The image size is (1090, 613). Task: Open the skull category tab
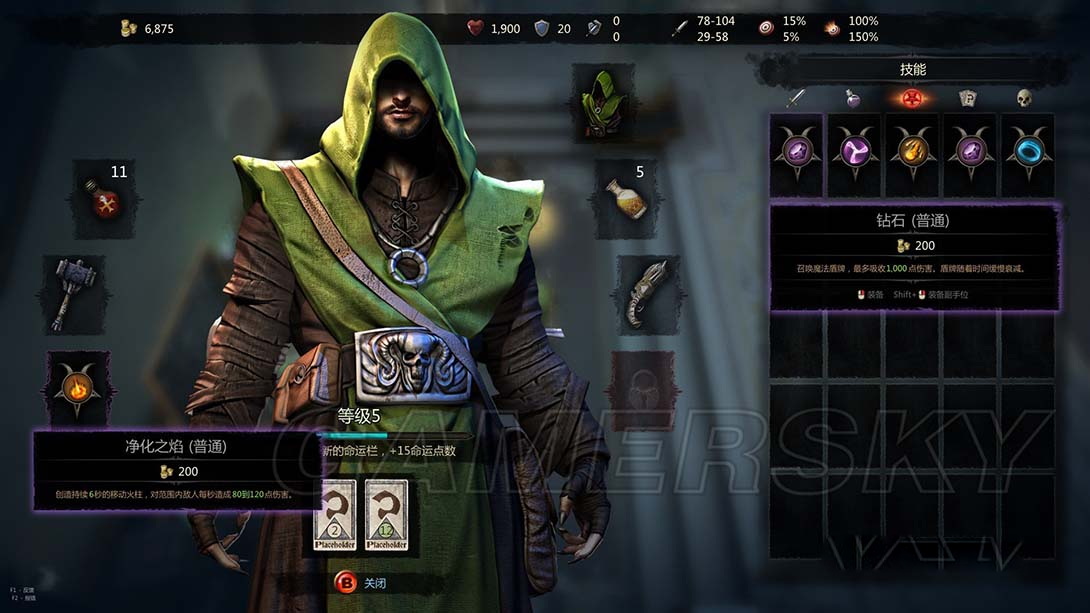pyautogui.click(x=1023, y=98)
